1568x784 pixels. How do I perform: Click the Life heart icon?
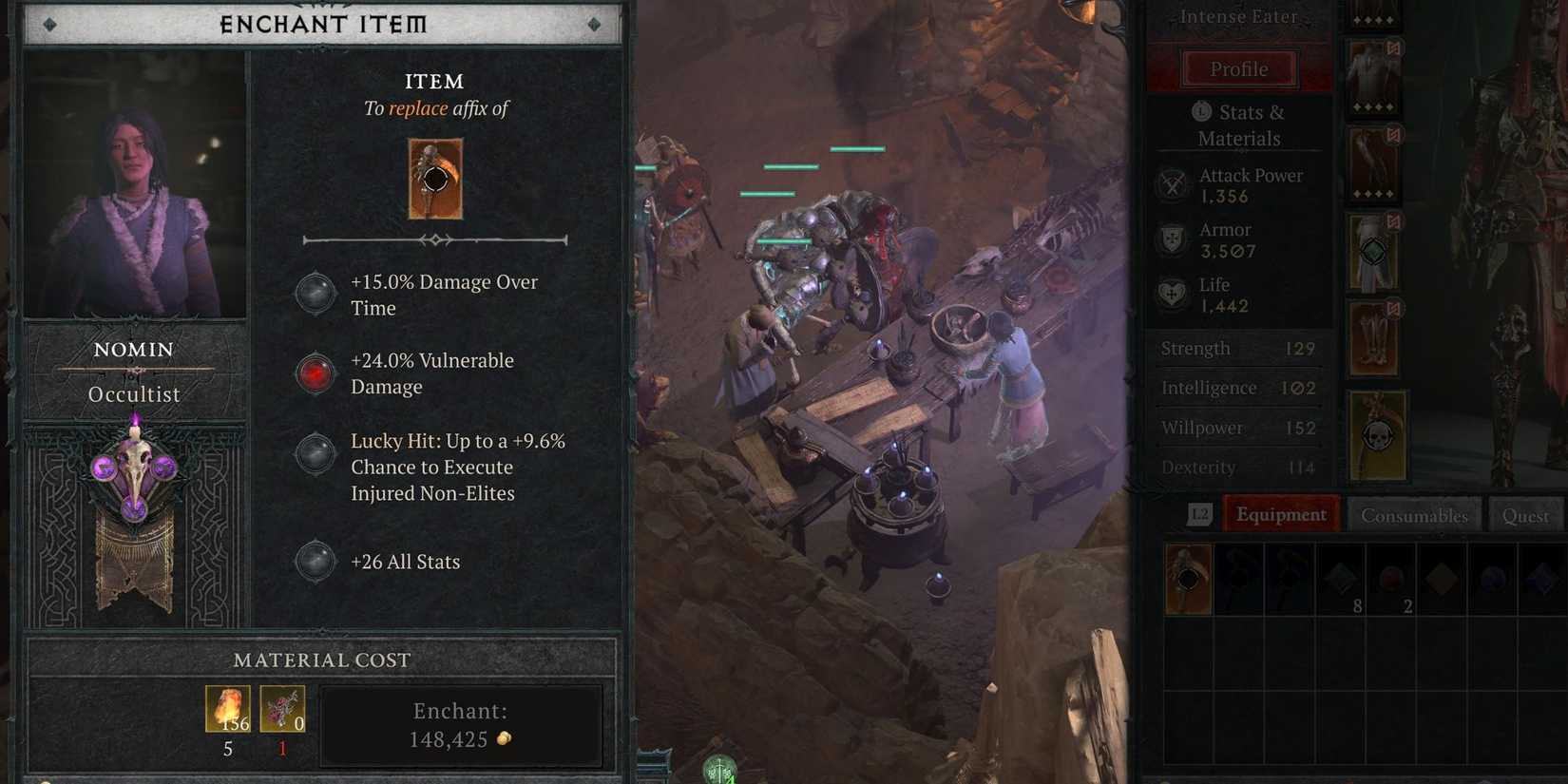[x=1171, y=295]
